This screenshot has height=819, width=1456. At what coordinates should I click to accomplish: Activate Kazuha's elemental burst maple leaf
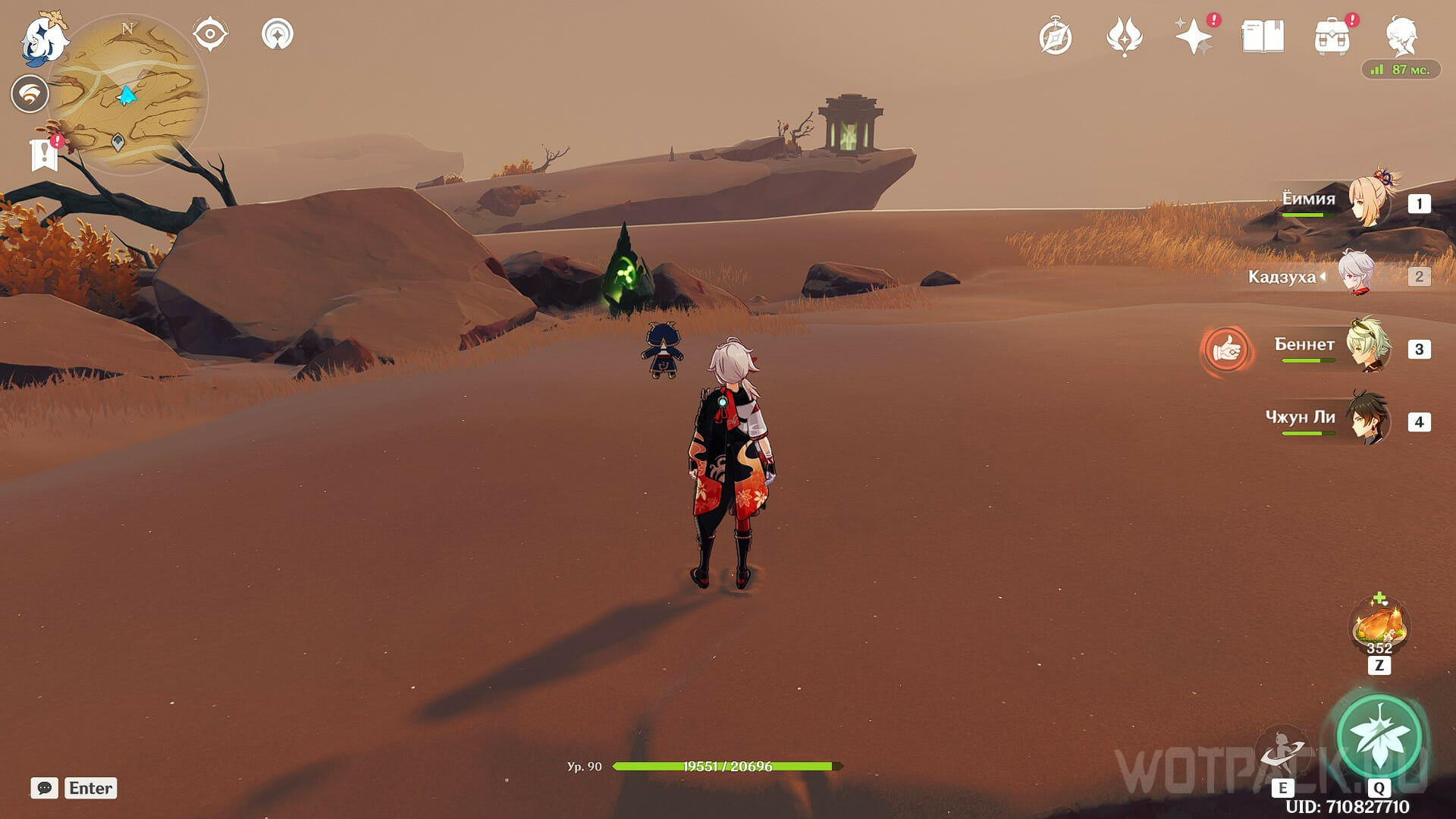tap(1379, 736)
